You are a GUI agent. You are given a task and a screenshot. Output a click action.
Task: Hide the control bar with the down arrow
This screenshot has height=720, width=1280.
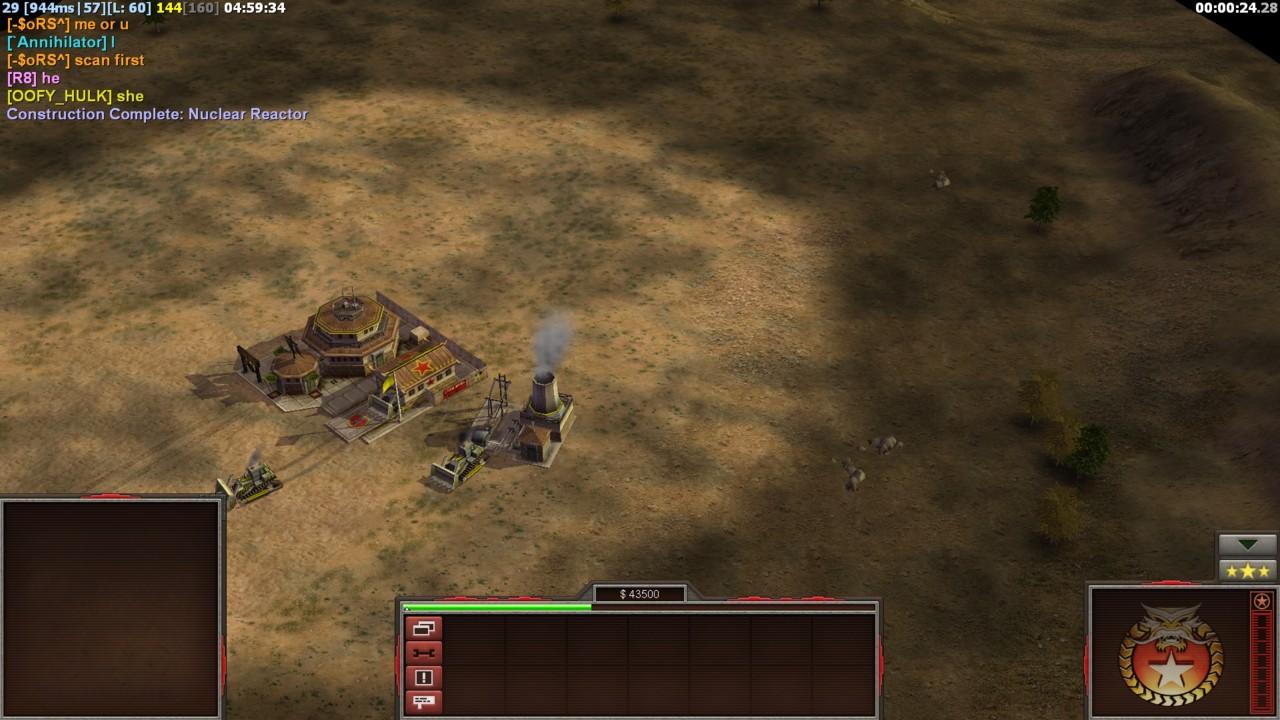pyautogui.click(x=1248, y=545)
